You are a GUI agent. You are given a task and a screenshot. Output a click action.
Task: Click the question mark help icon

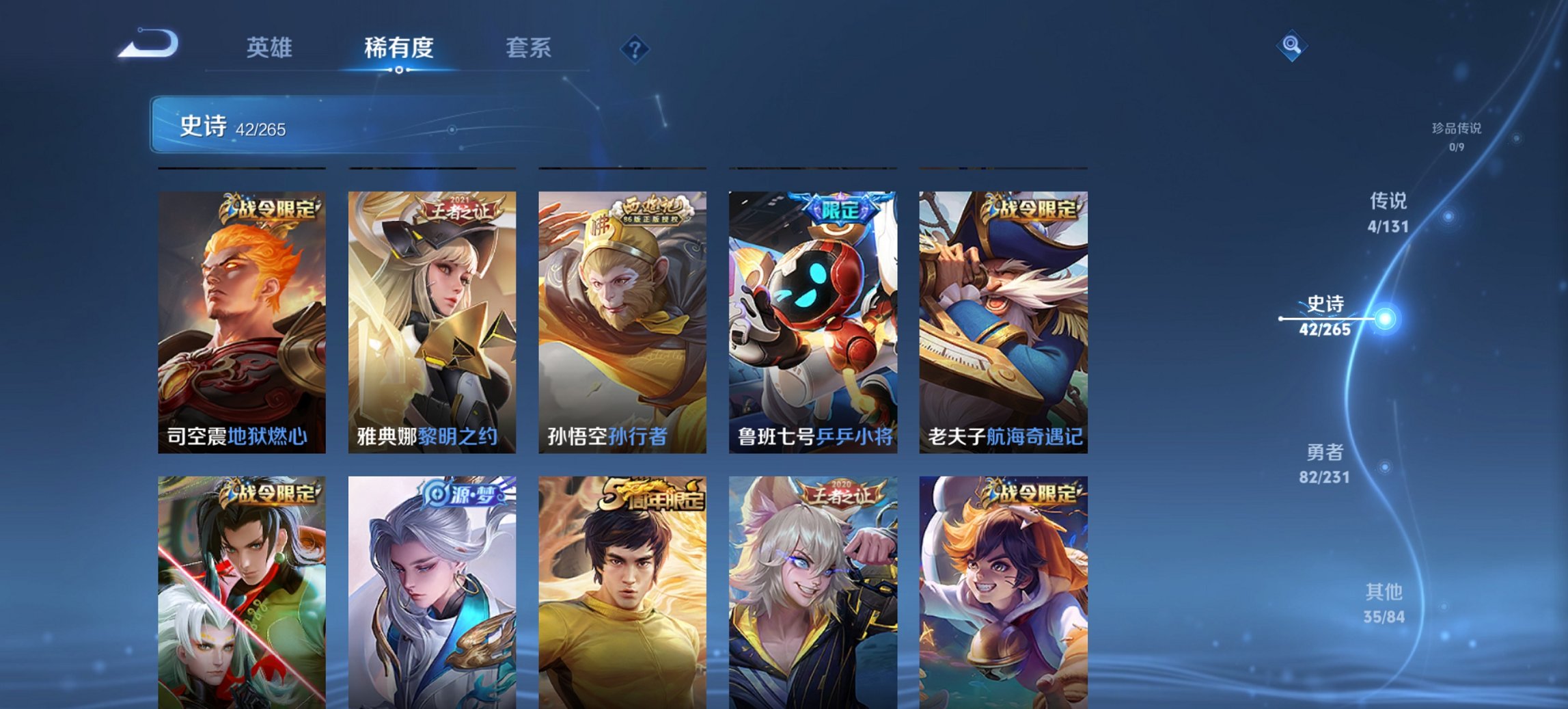coord(635,48)
